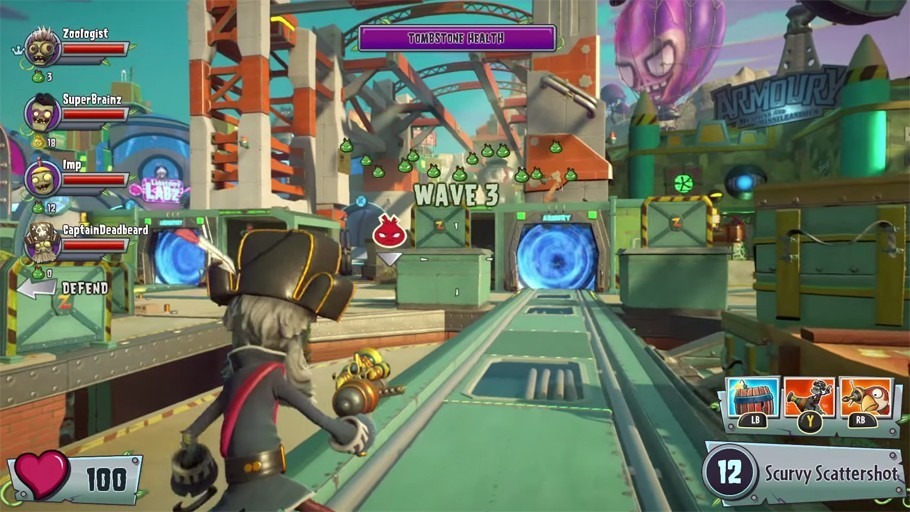Pick the Imp teammate portrait

[x=43, y=178]
